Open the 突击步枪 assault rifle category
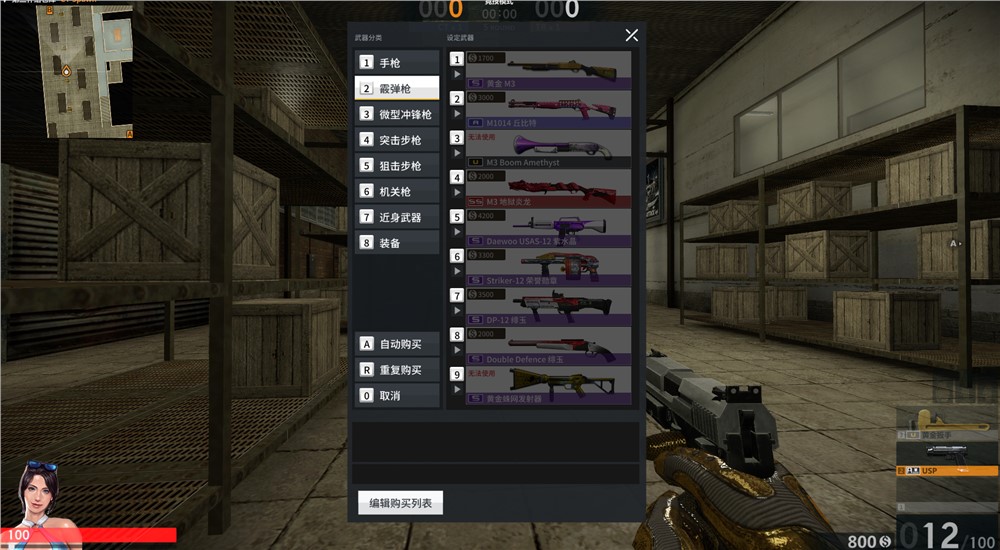 397,140
